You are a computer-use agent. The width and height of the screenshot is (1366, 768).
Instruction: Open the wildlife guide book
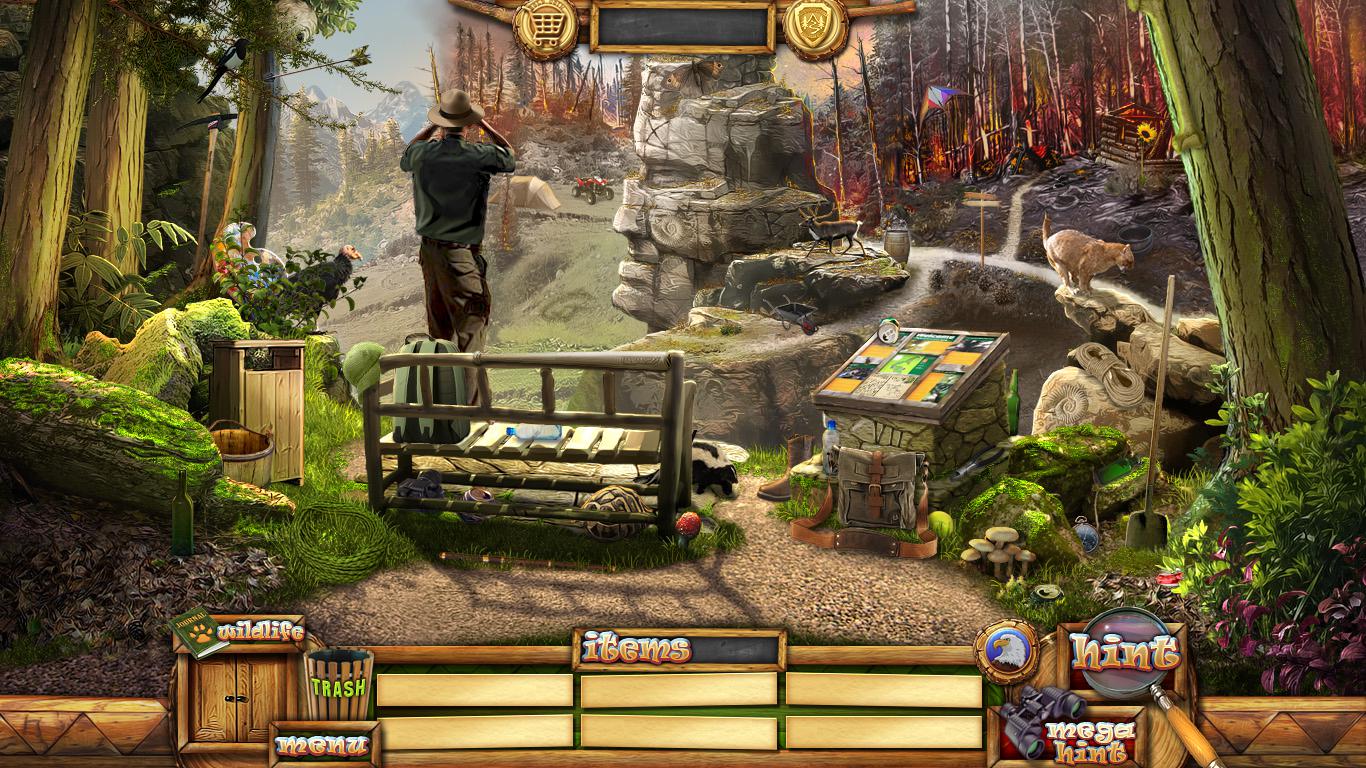[200, 633]
